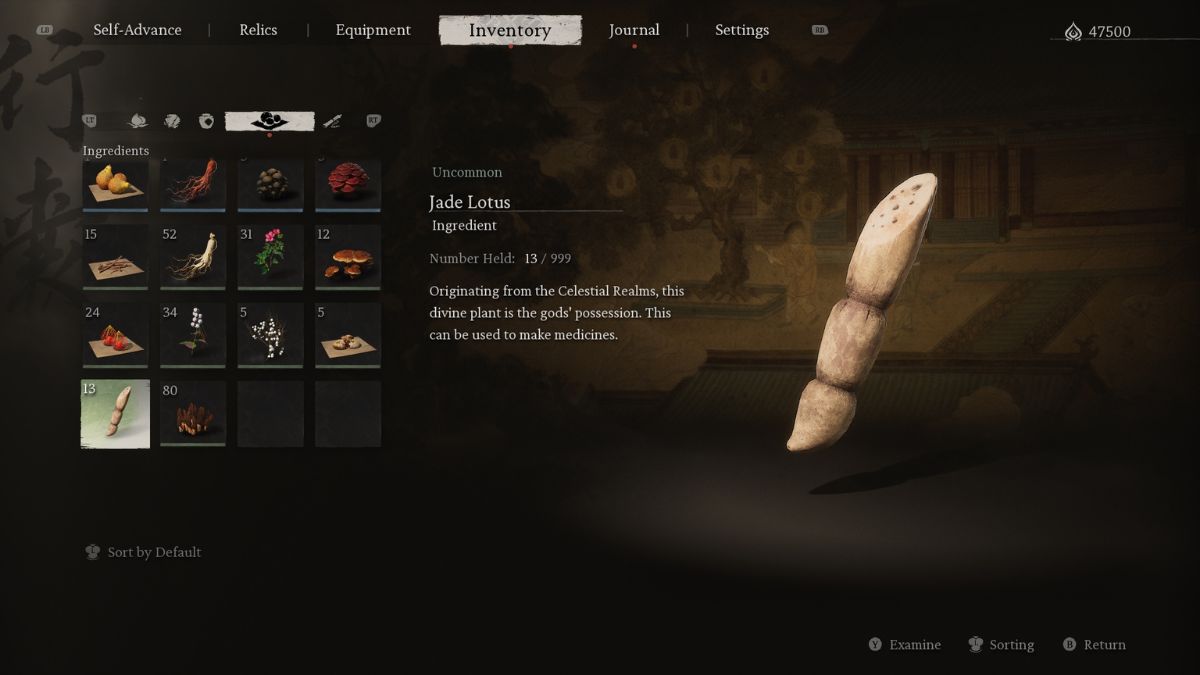Viewport: 1200px width, 675px height.
Task: Choose the red lantern fruit slot with 24
Action: (115, 336)
